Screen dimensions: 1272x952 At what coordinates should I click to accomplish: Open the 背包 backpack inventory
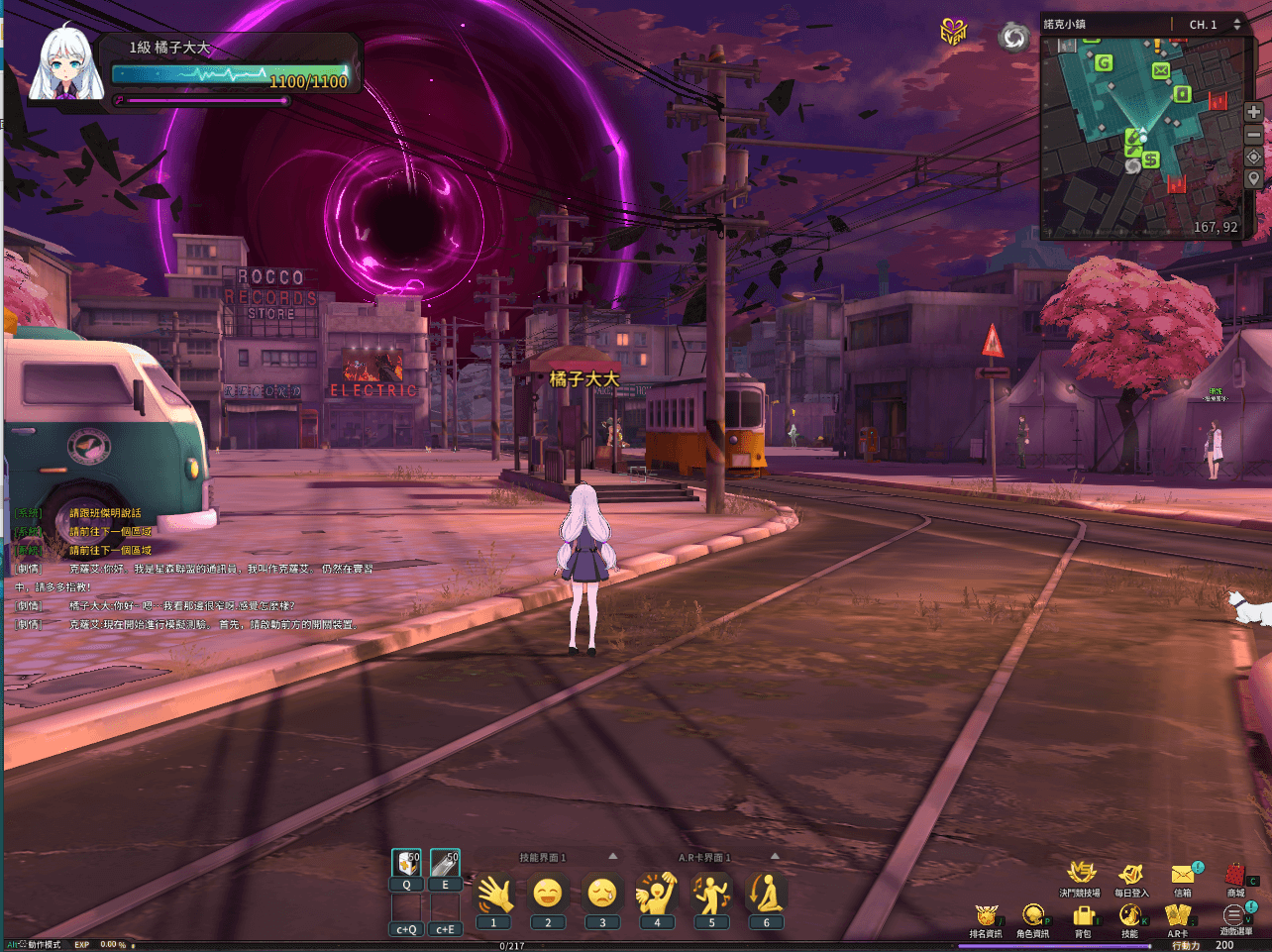click(1083, 916)
